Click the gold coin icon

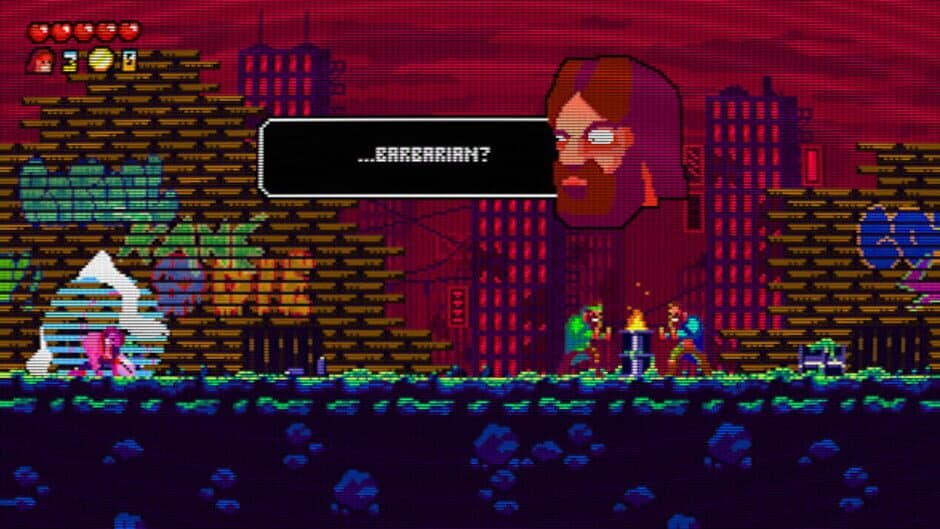[99, 61]
